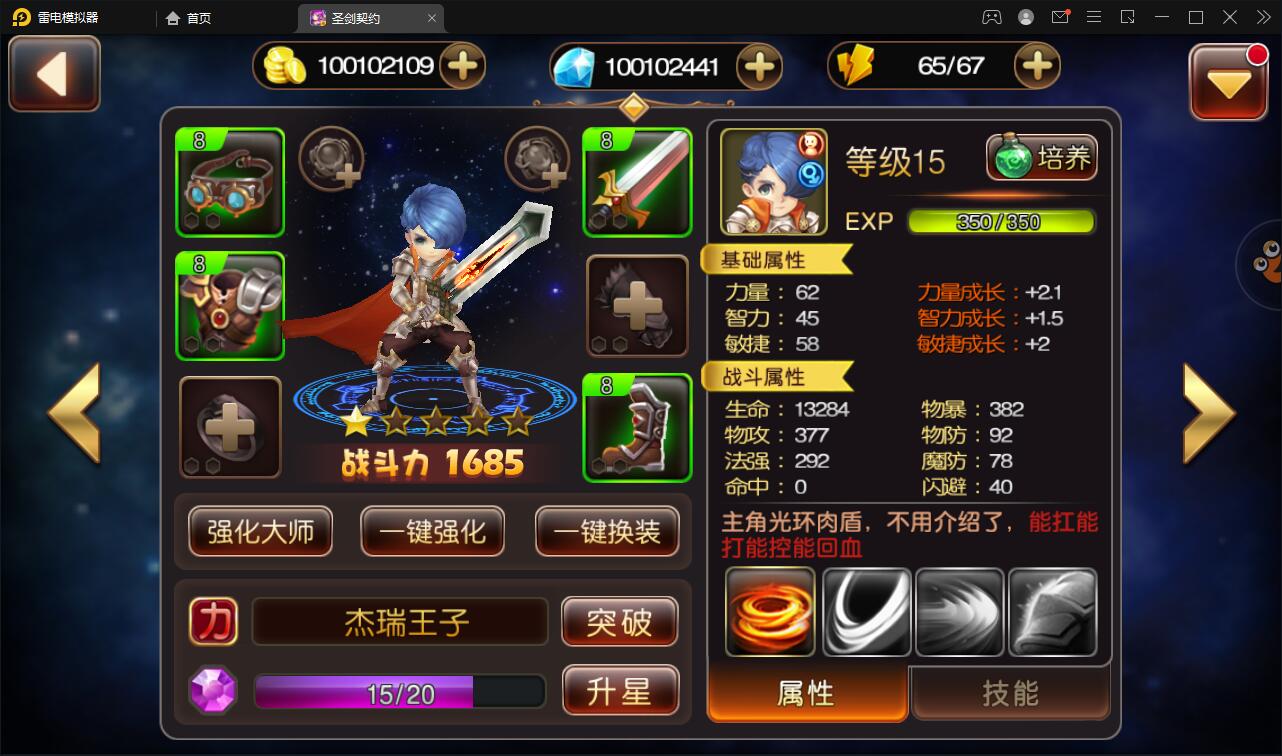Click the level-8 goggles equipment slot
This screenshot has width=1282, height=756.
point(230,182)
